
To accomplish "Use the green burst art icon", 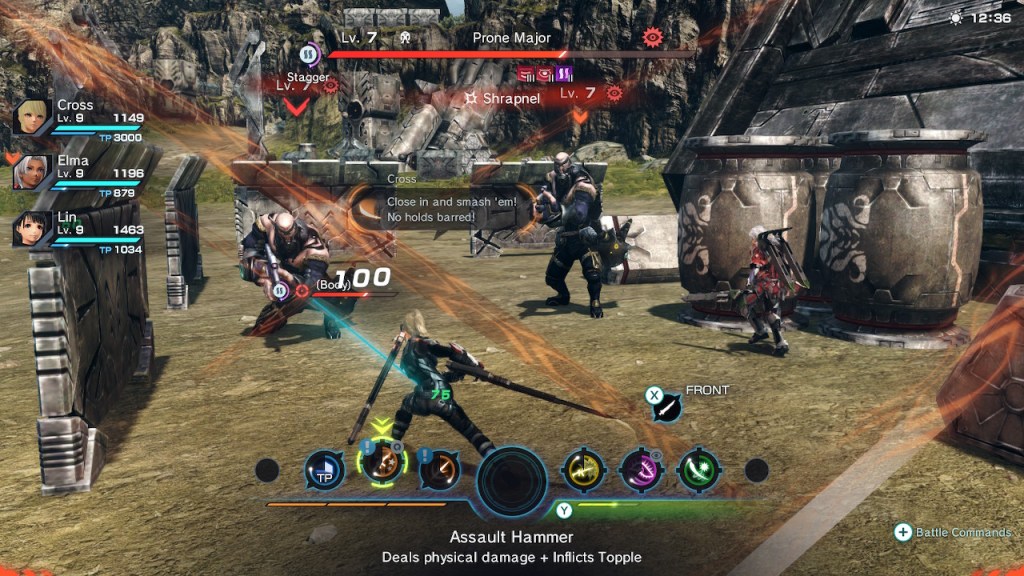I will point(698,469).
